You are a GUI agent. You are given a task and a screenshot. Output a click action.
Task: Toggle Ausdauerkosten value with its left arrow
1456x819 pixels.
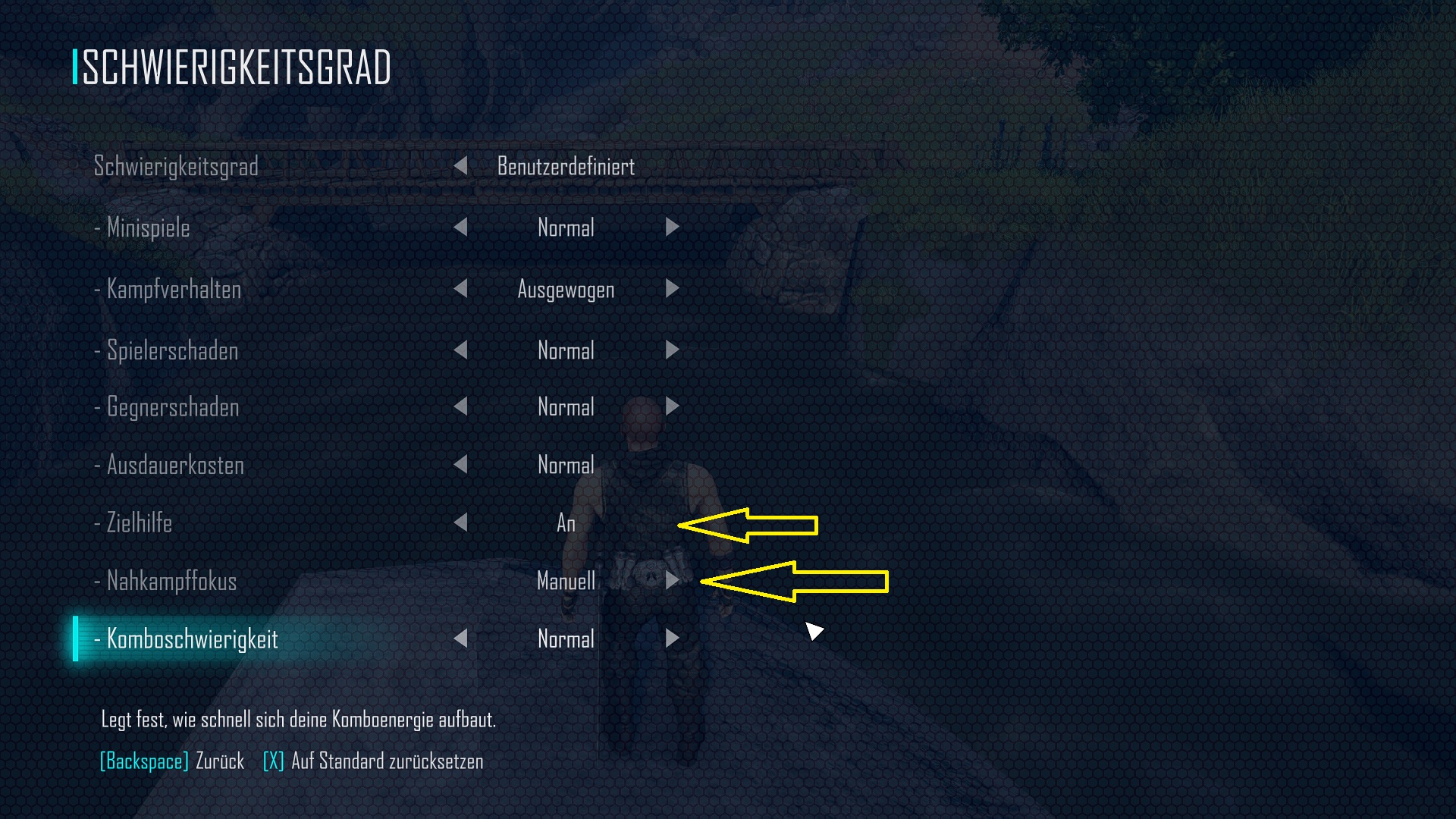pyautogui.click(x=463, y=465)
